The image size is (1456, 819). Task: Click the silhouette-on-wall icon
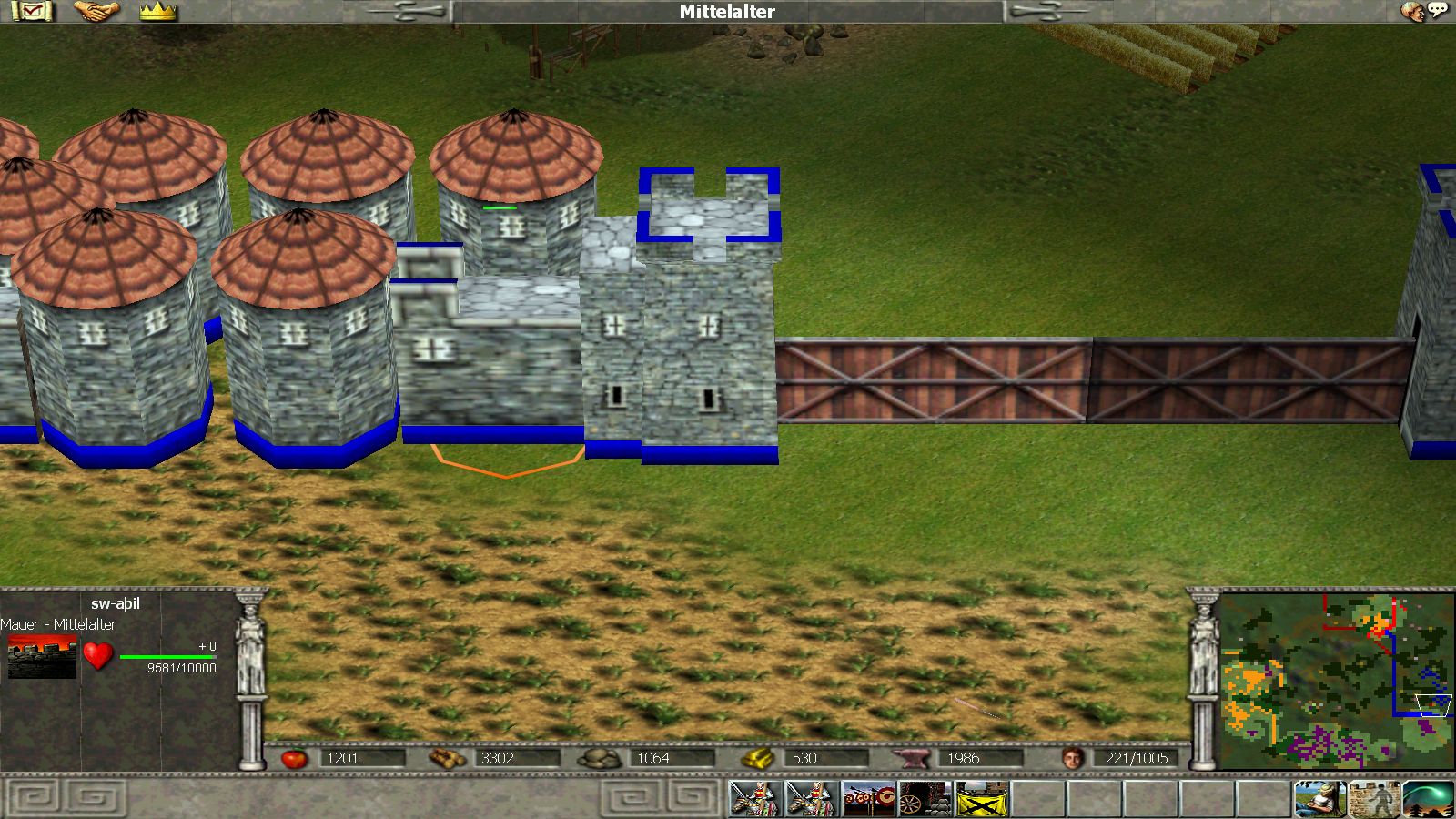click(x=1375, y=800)
